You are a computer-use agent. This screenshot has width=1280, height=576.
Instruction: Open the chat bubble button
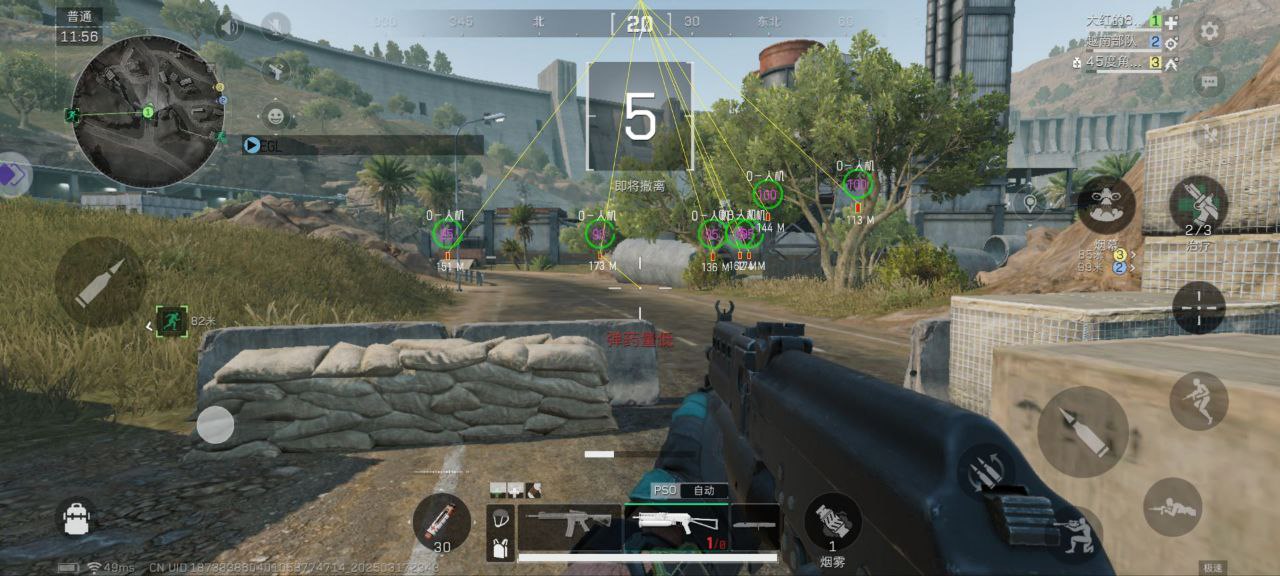(x=1210, y=80)
